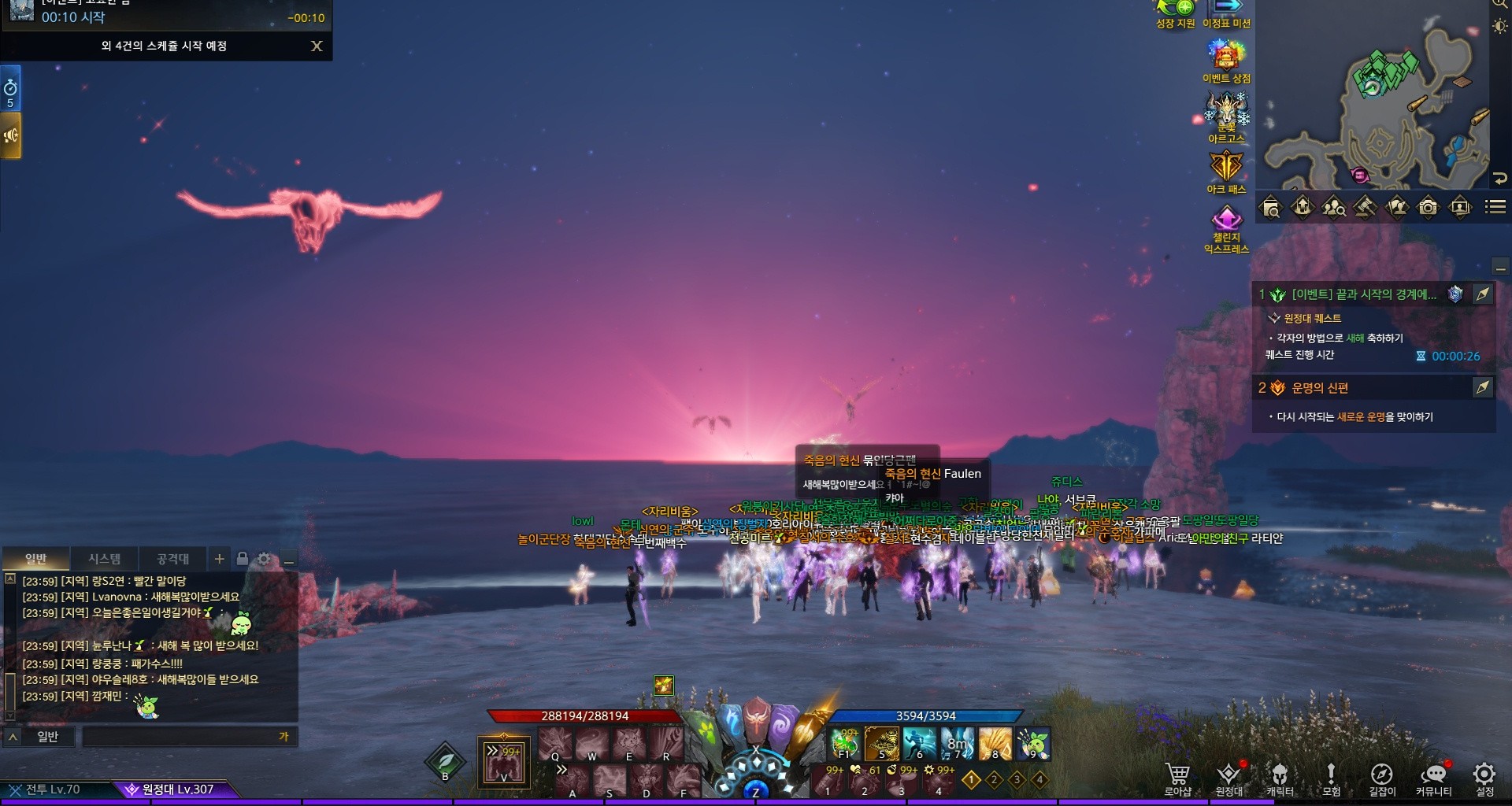Screen dimensions: 1512x806
Task: Open the 원정대 roster menu
Action: point(1228,778)
